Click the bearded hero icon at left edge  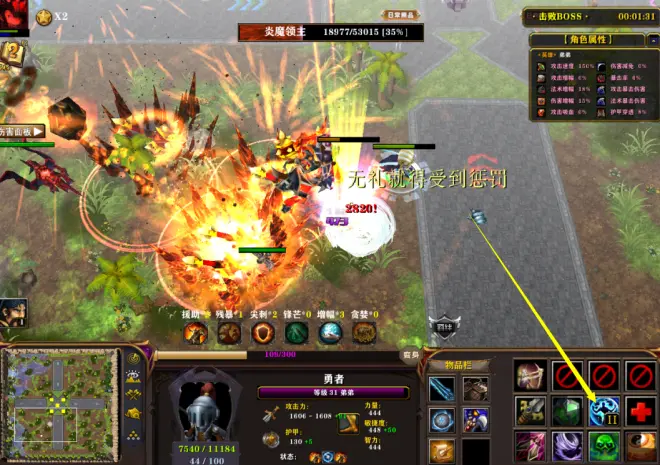[12, 313]
